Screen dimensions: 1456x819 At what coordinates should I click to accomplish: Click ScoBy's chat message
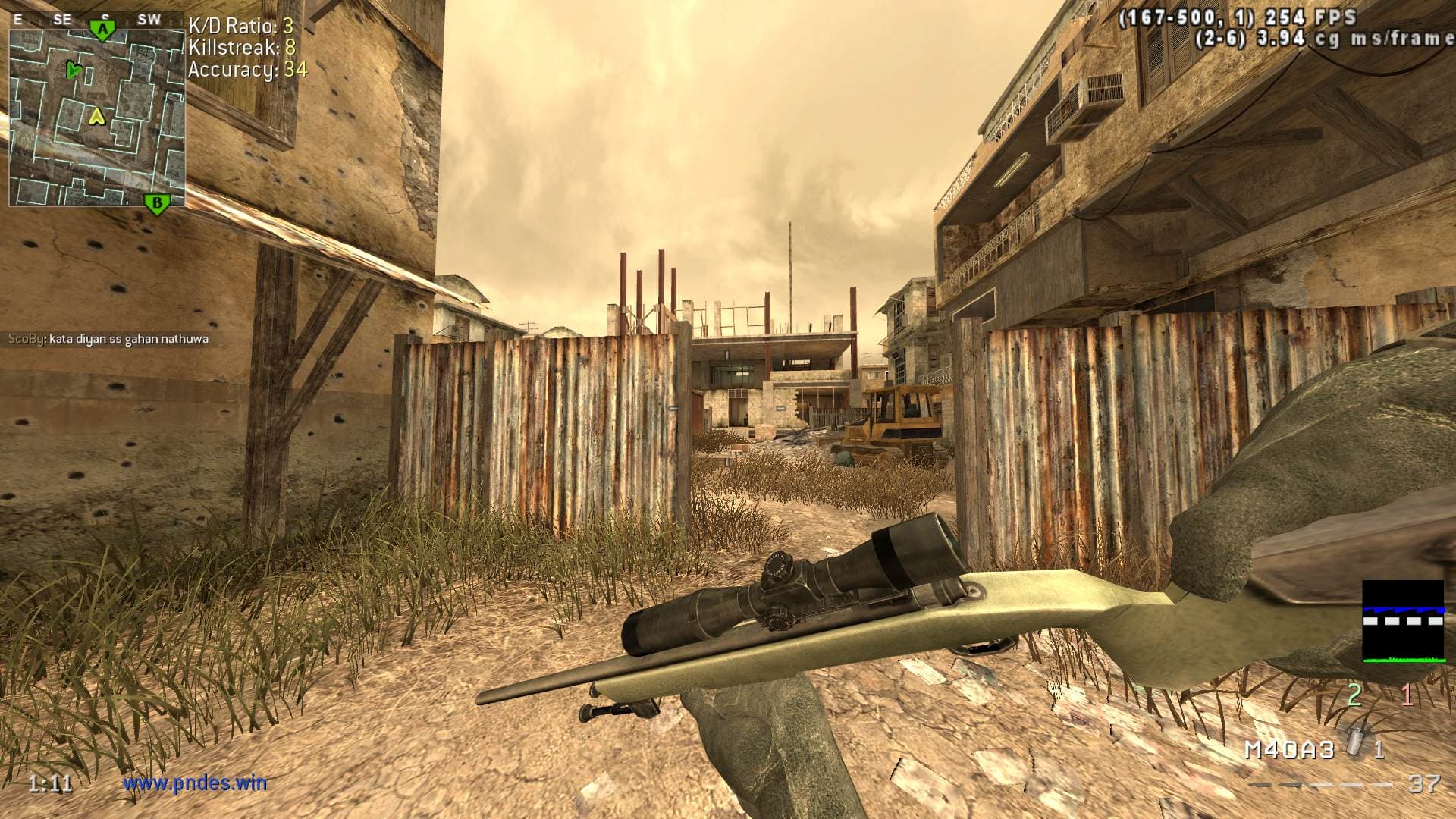coord(108,339)
